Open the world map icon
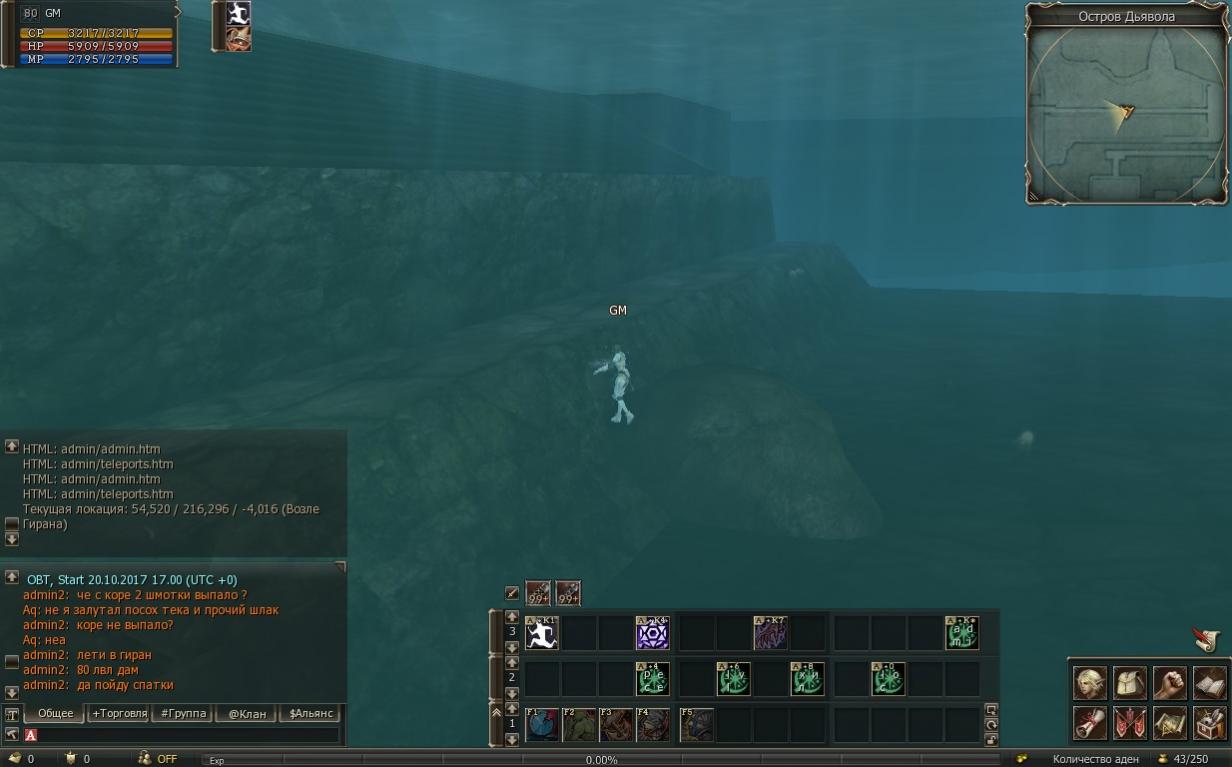This screenshot has width=1232, height=767. click(x=1170, y=723)
